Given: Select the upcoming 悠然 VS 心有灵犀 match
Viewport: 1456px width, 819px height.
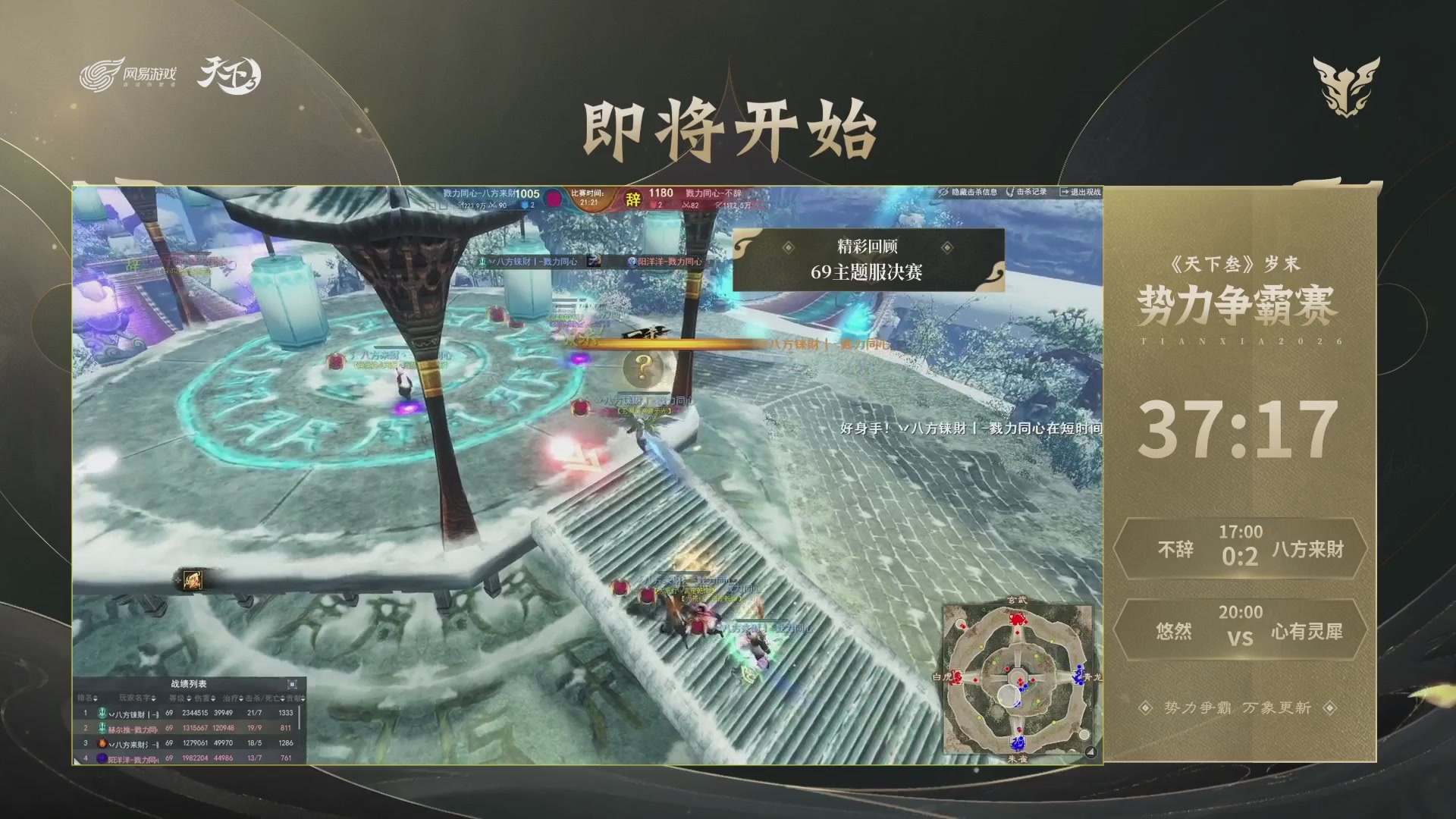Looking at the screenshot, I should (1239, 629).
